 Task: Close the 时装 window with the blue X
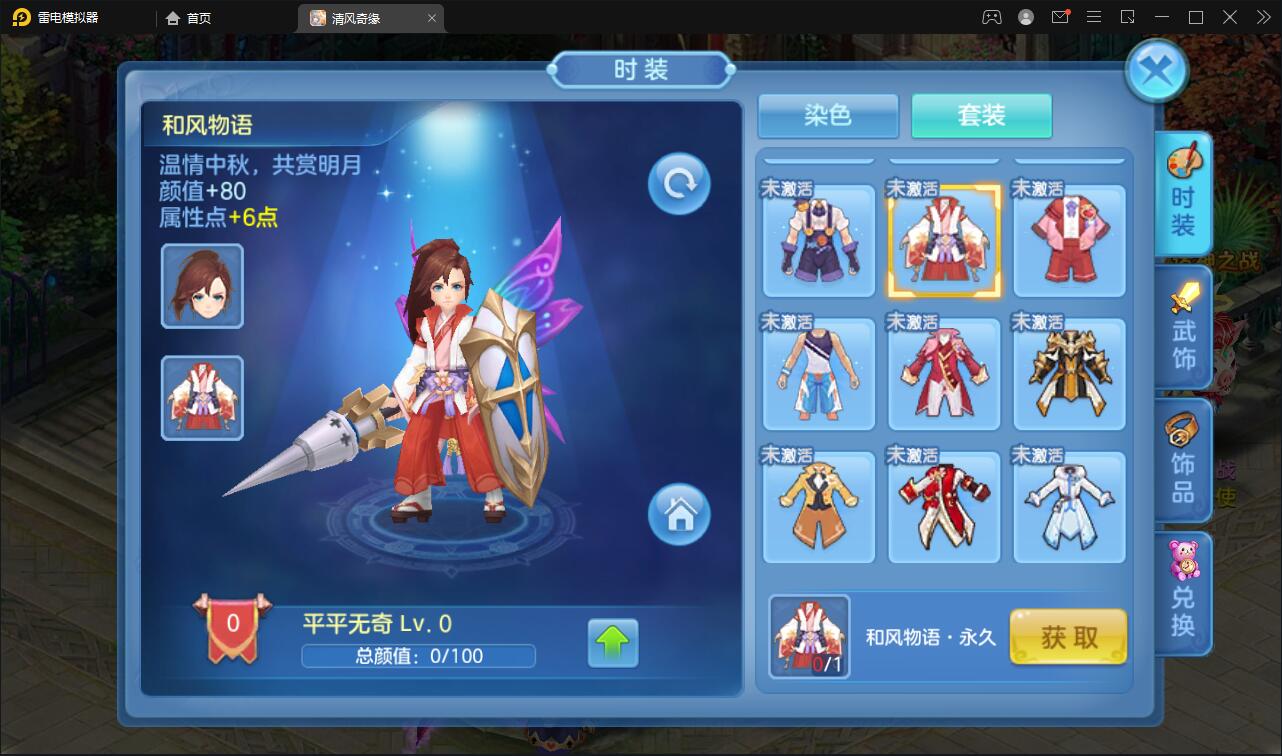click(x=1157, y=70)
